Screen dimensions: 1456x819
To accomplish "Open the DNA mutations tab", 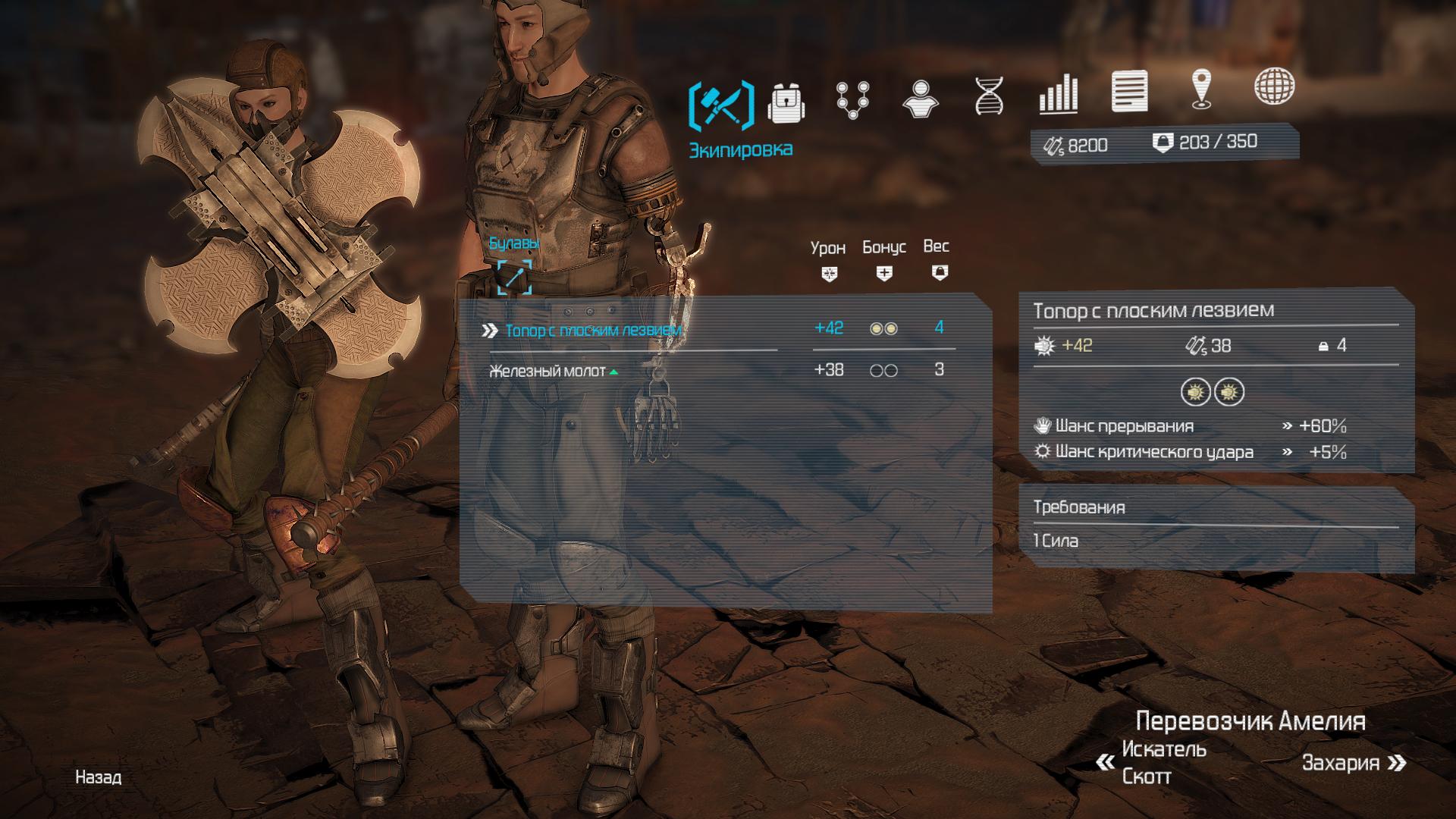I will pos(989,96).
